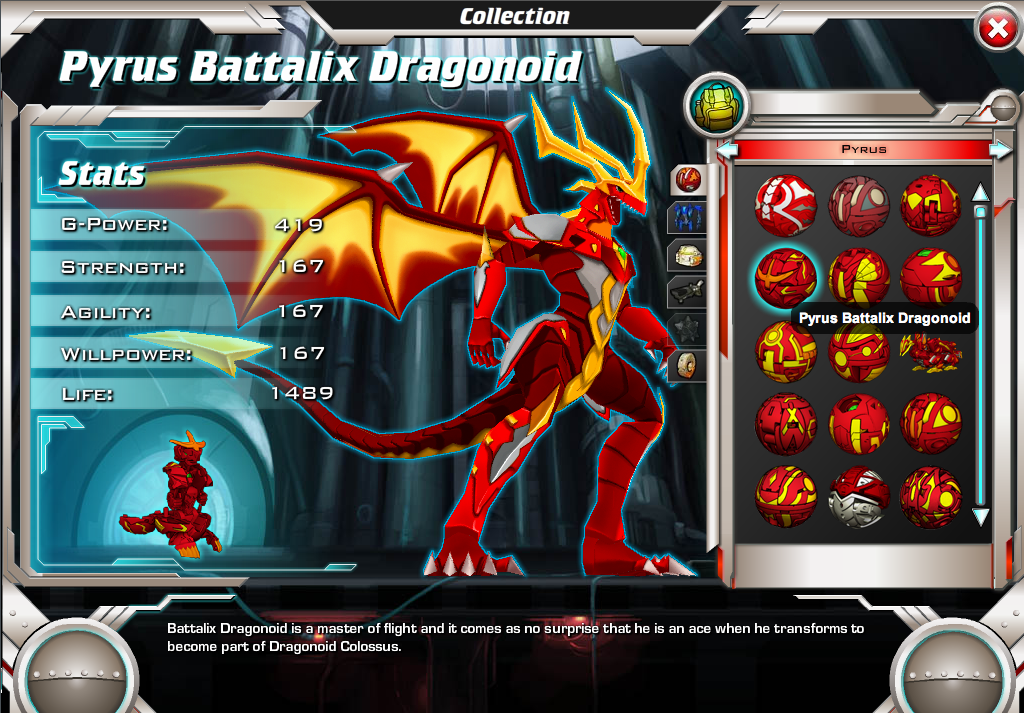This screenshot has height=713, width=1024.
Task: Open the dark star-shaped category tab
Action: 688,328
